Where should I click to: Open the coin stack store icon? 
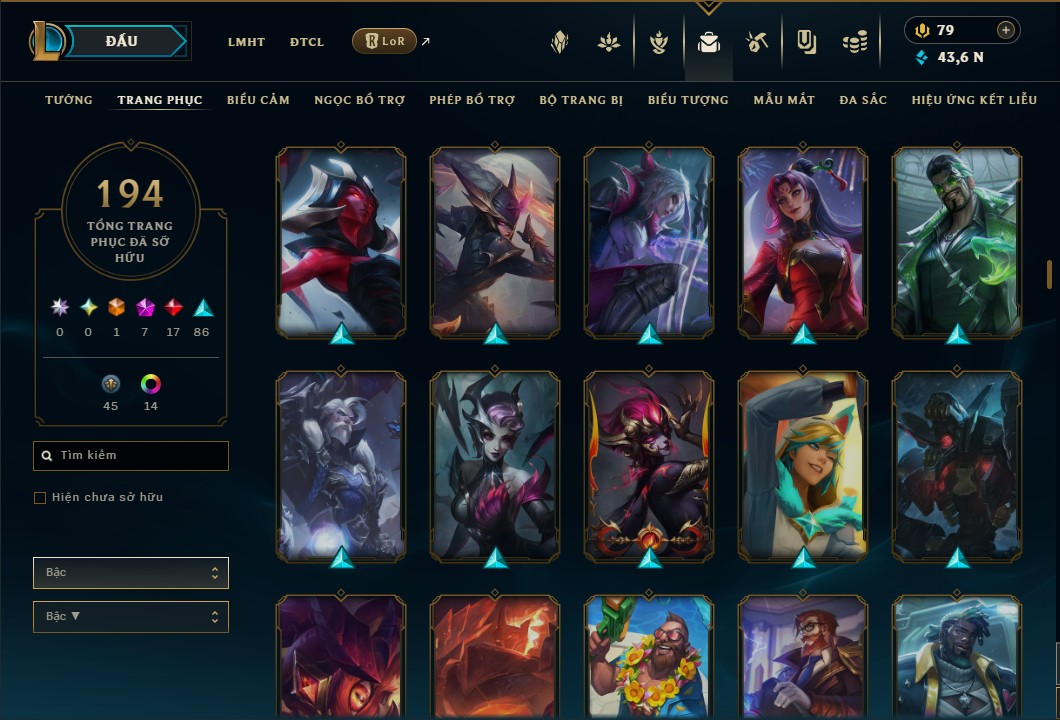click(x=853, y=42)
